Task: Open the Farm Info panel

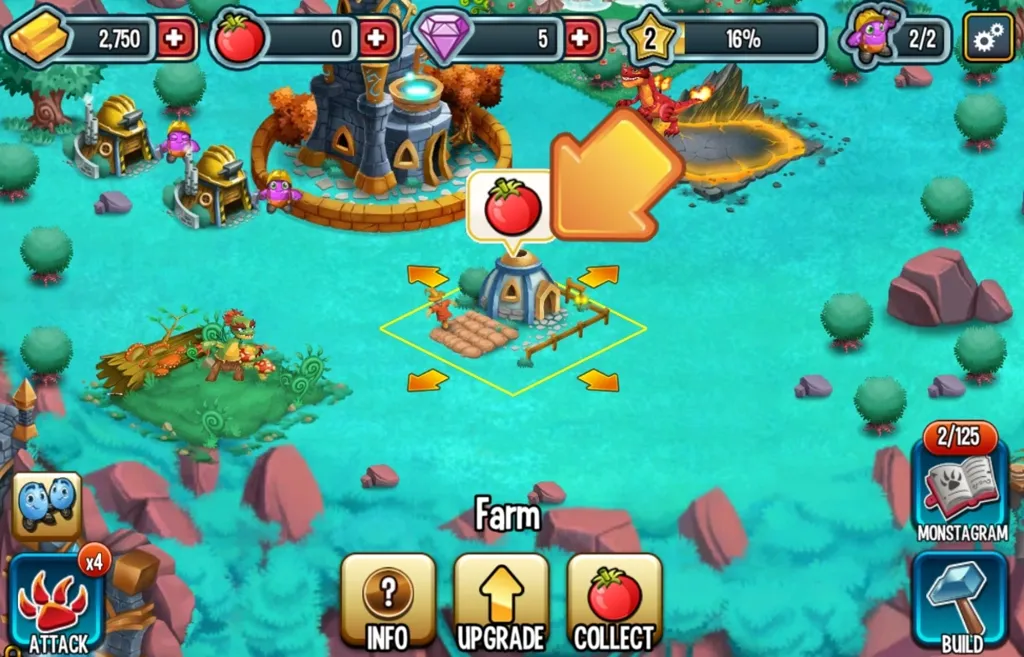Action: (x=388, y=602)
